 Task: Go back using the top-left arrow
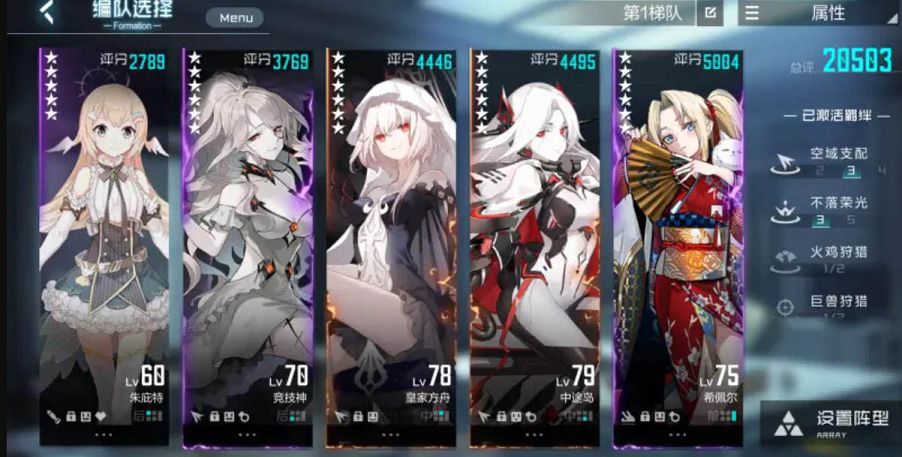pyautogui.click(x=47, y=14)
